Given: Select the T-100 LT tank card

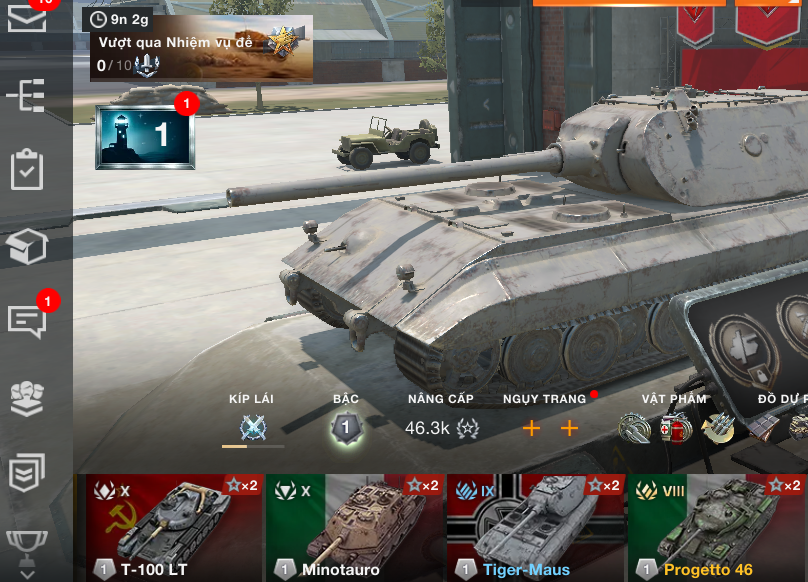Looking at the screenshot, I should (x=174, y=527).
